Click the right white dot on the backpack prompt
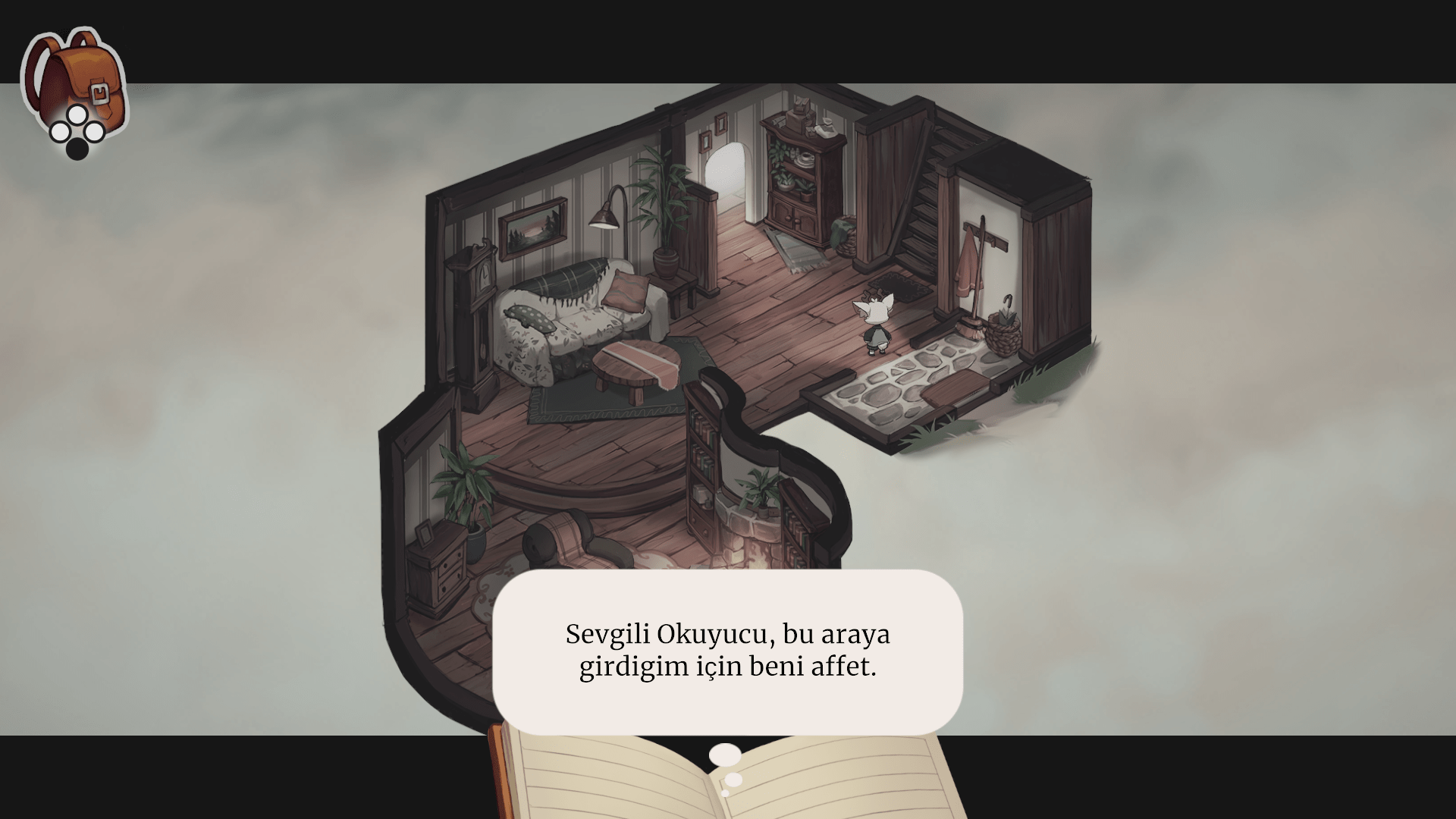Viewport: 1456px width, 819px height. point(93,130)
